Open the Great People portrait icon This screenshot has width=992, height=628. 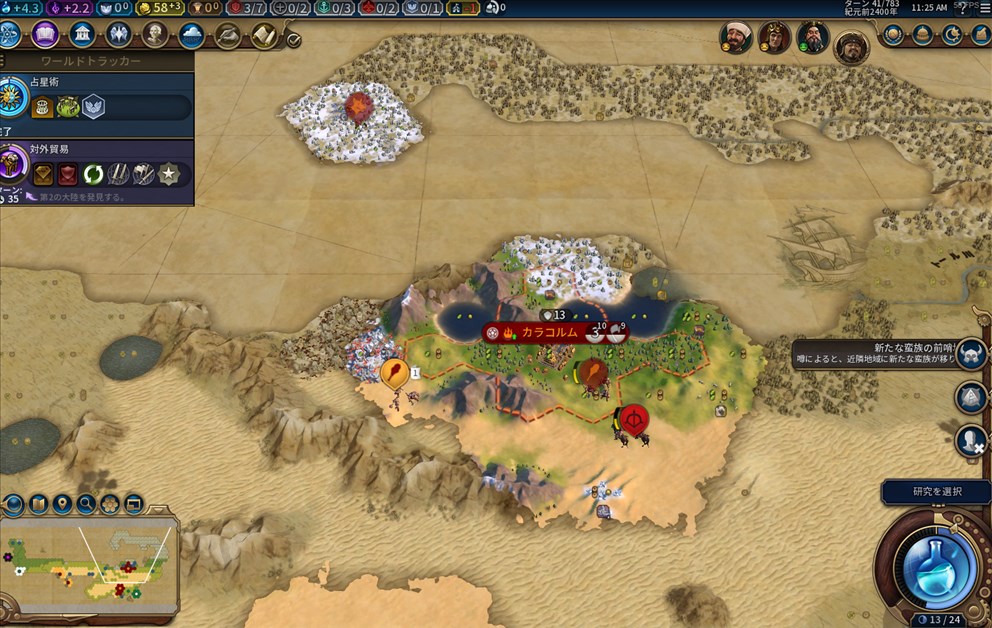click(x=154, y=35)
